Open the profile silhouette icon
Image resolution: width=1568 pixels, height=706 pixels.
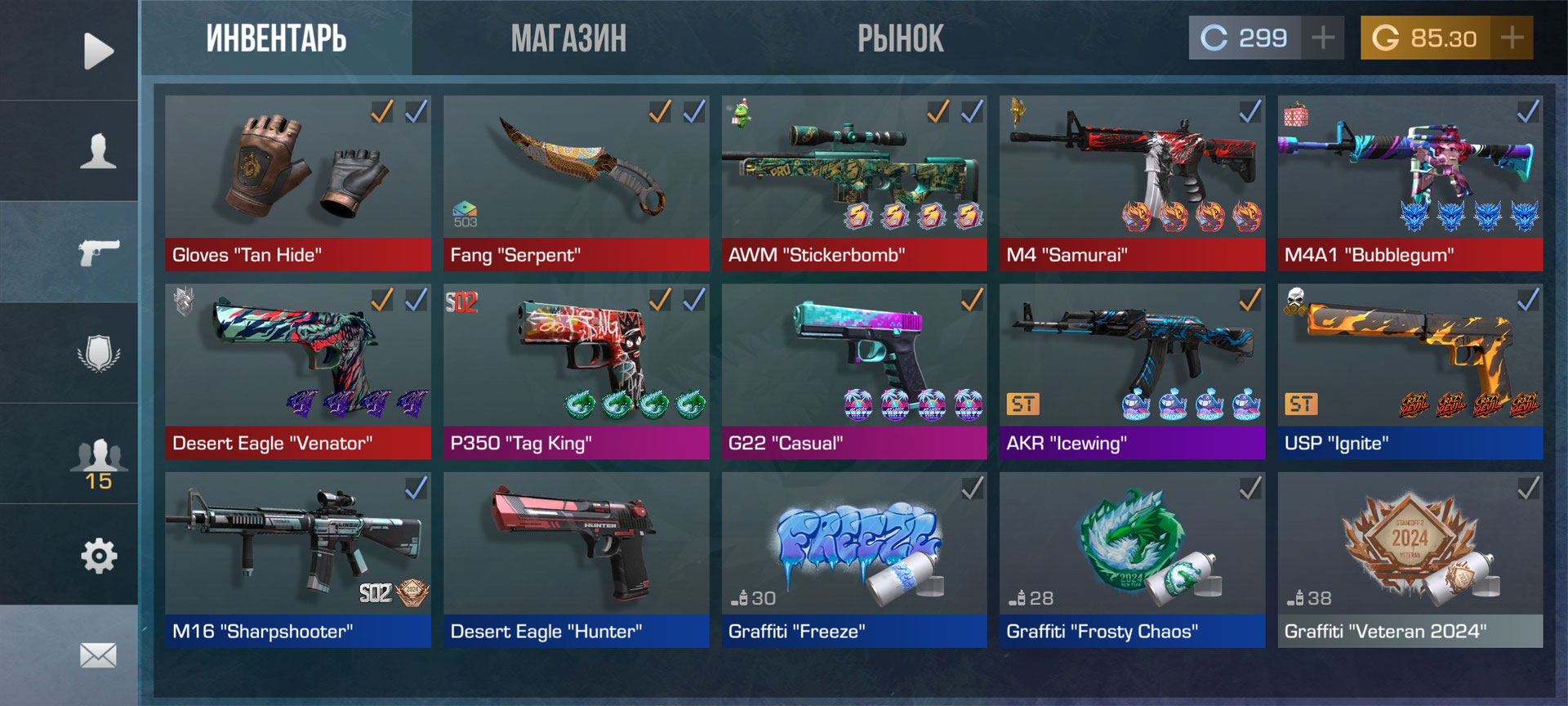tap(98, 151)
